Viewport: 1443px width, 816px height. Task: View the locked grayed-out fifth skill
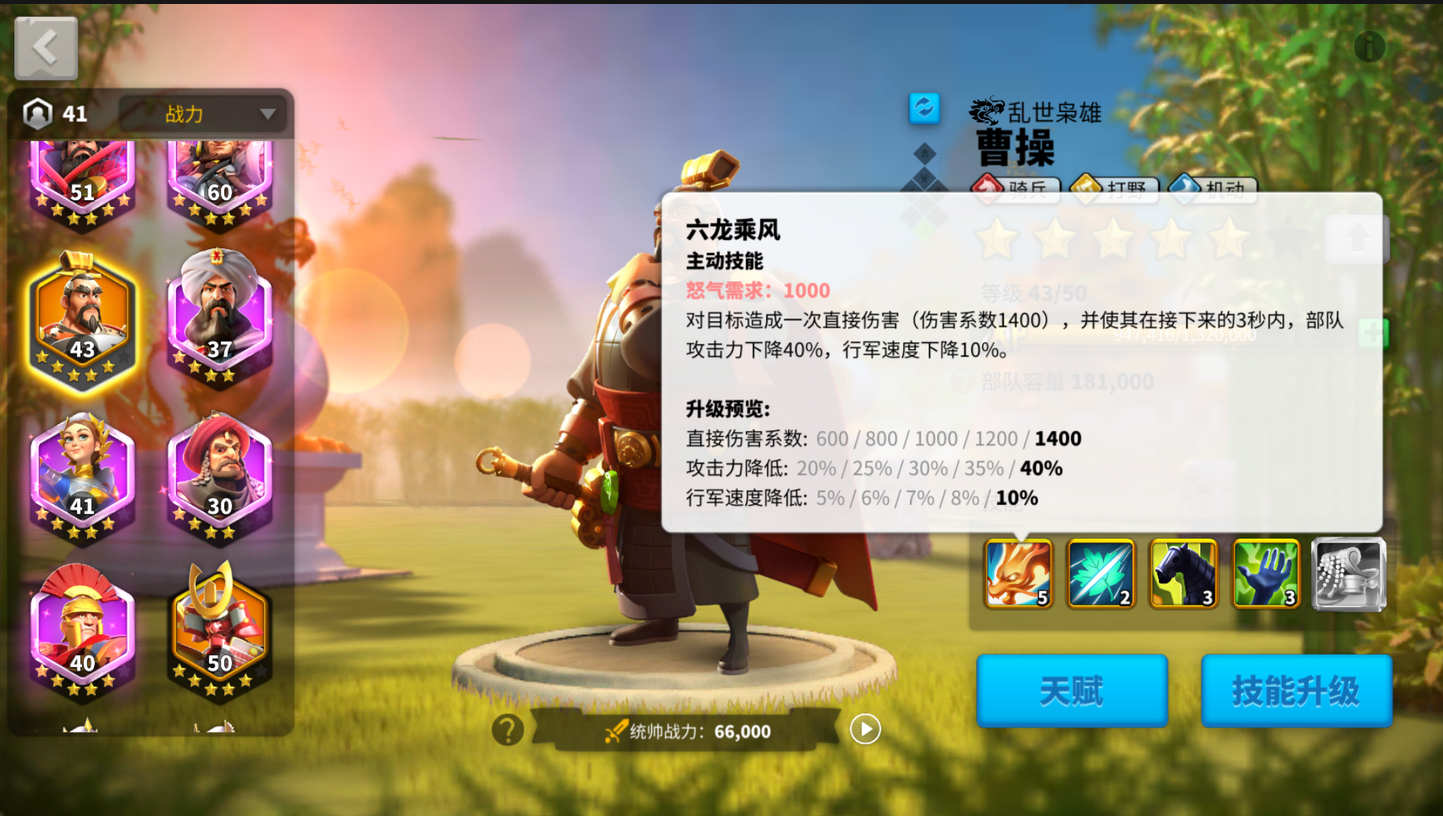pyautogui.click(x=1347, y=574)
